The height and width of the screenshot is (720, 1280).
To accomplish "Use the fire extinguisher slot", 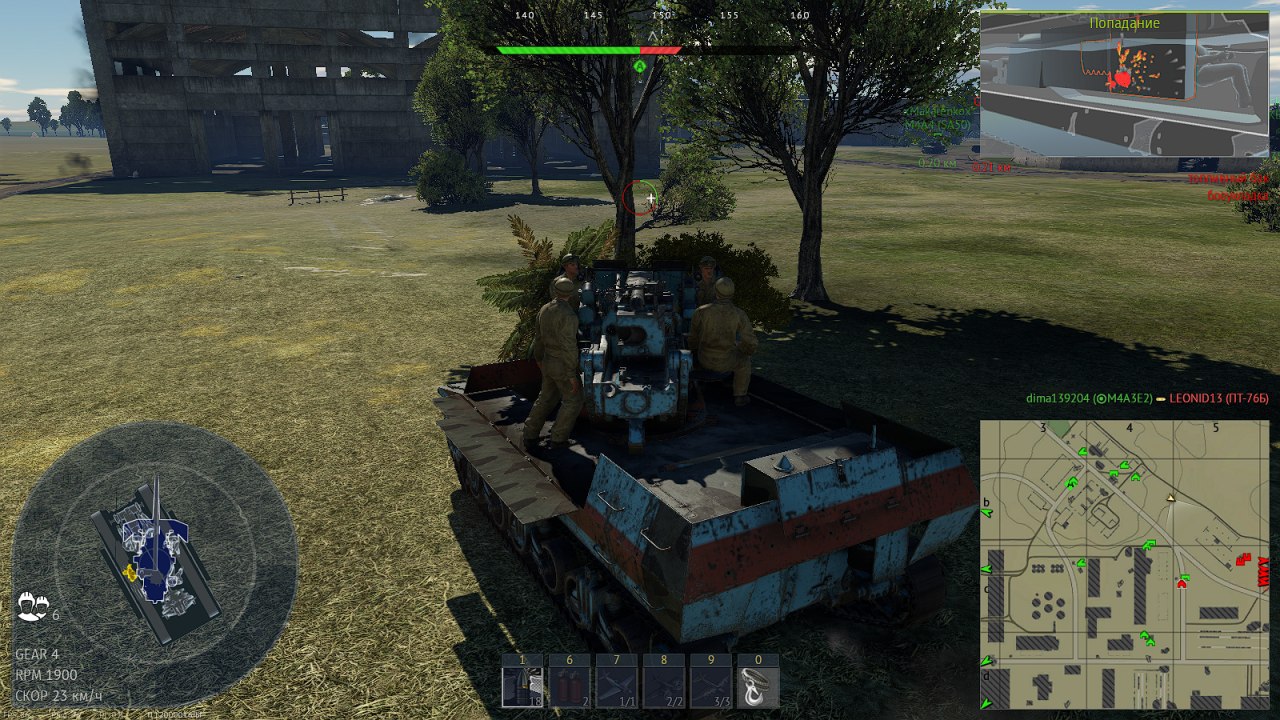I will [x=569, y=687].
